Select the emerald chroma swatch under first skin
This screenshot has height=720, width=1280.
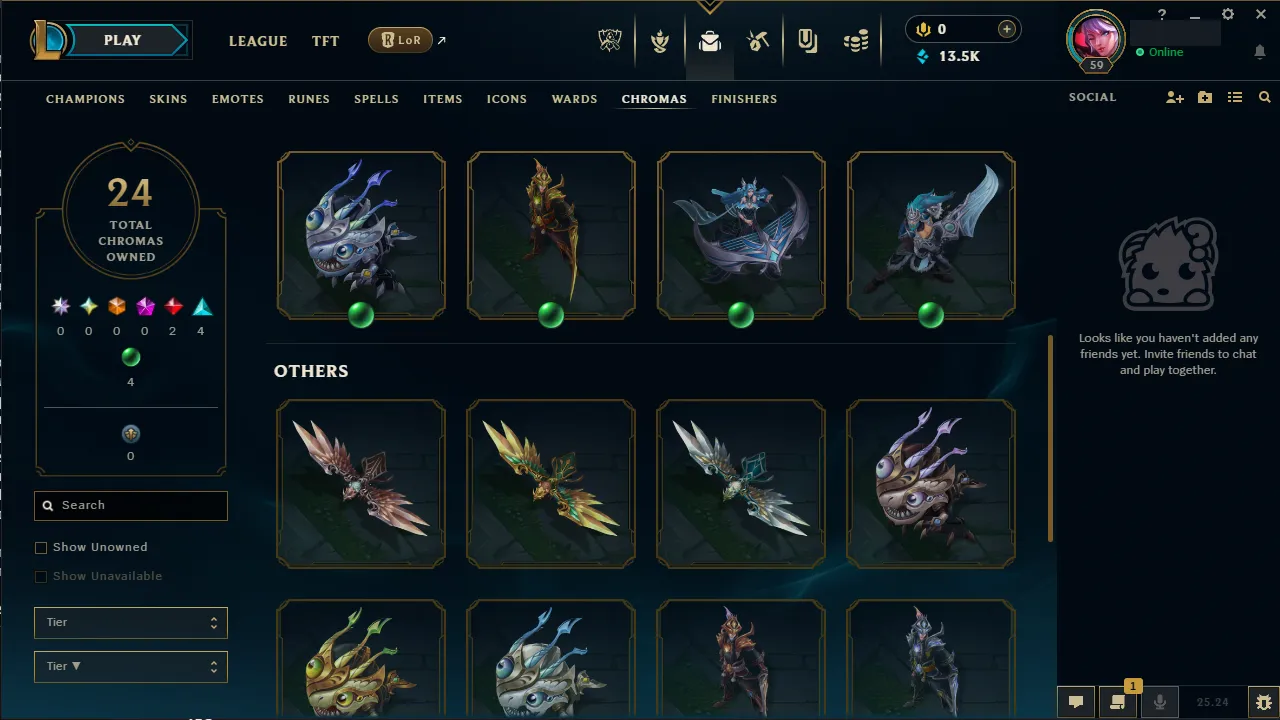(x=361, y=315)
